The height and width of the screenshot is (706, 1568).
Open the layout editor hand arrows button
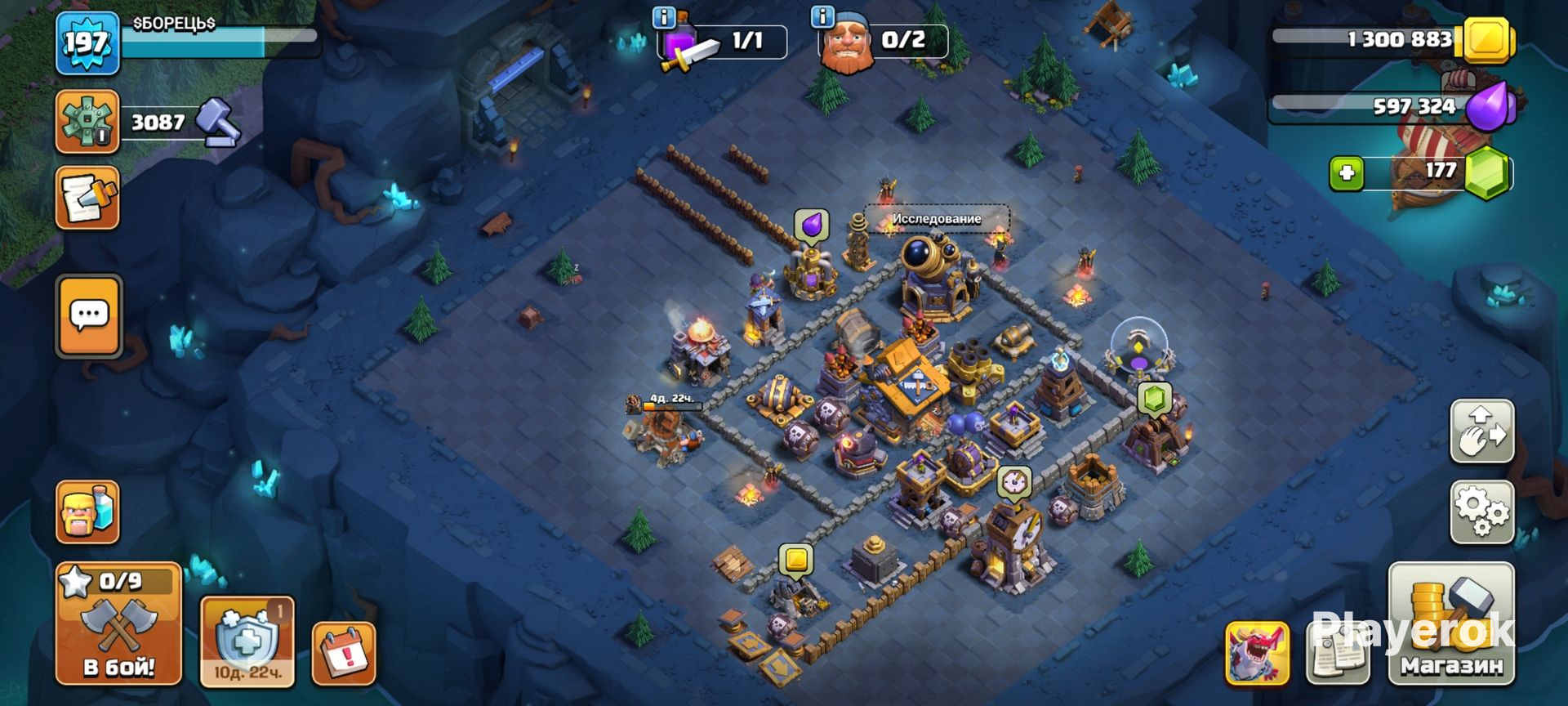tap(1481, 431)
